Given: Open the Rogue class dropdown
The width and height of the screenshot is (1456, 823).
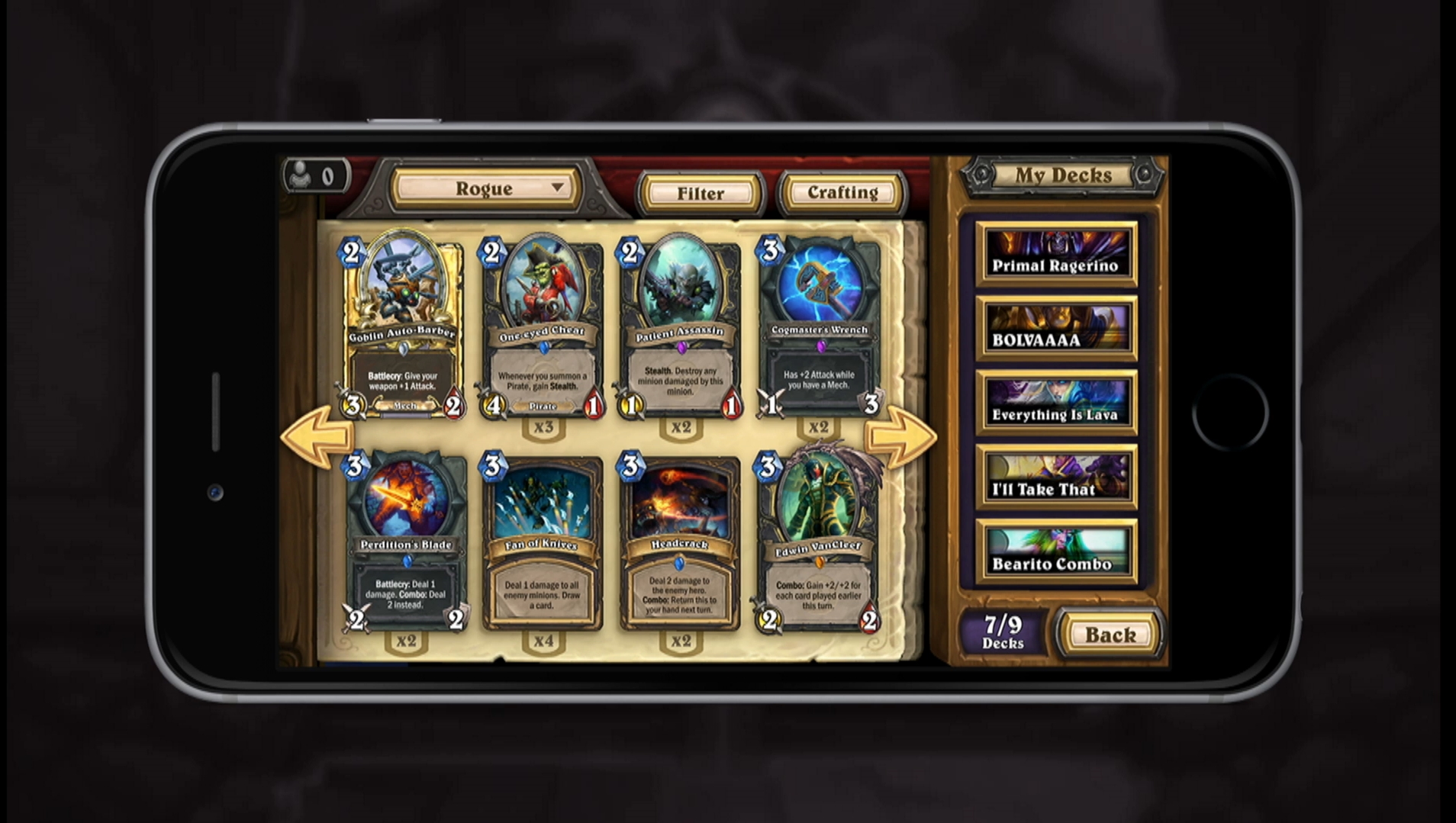Looking at the screenshot, I should (486, 188).
